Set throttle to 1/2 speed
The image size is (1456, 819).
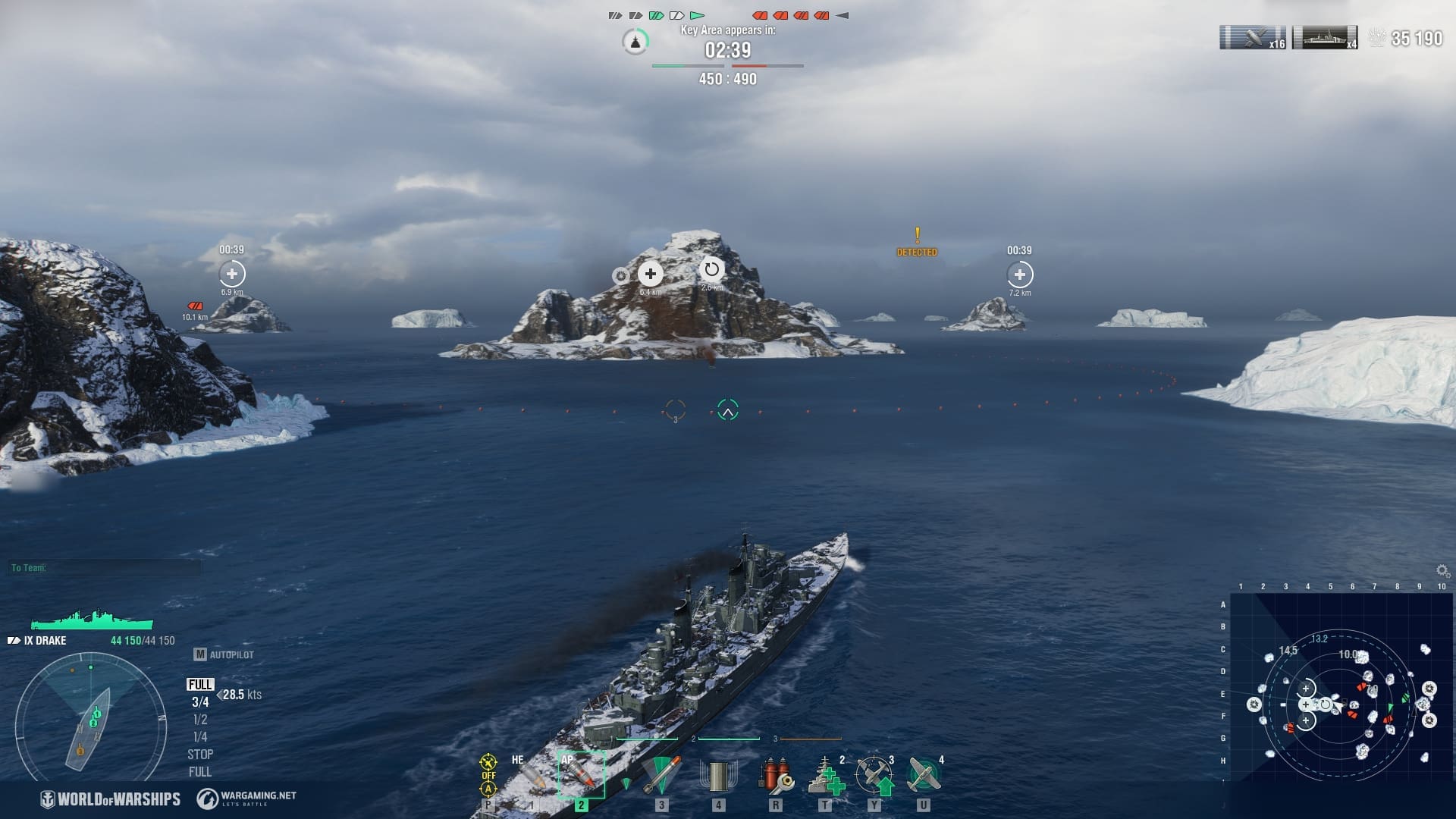pos(200,720)
